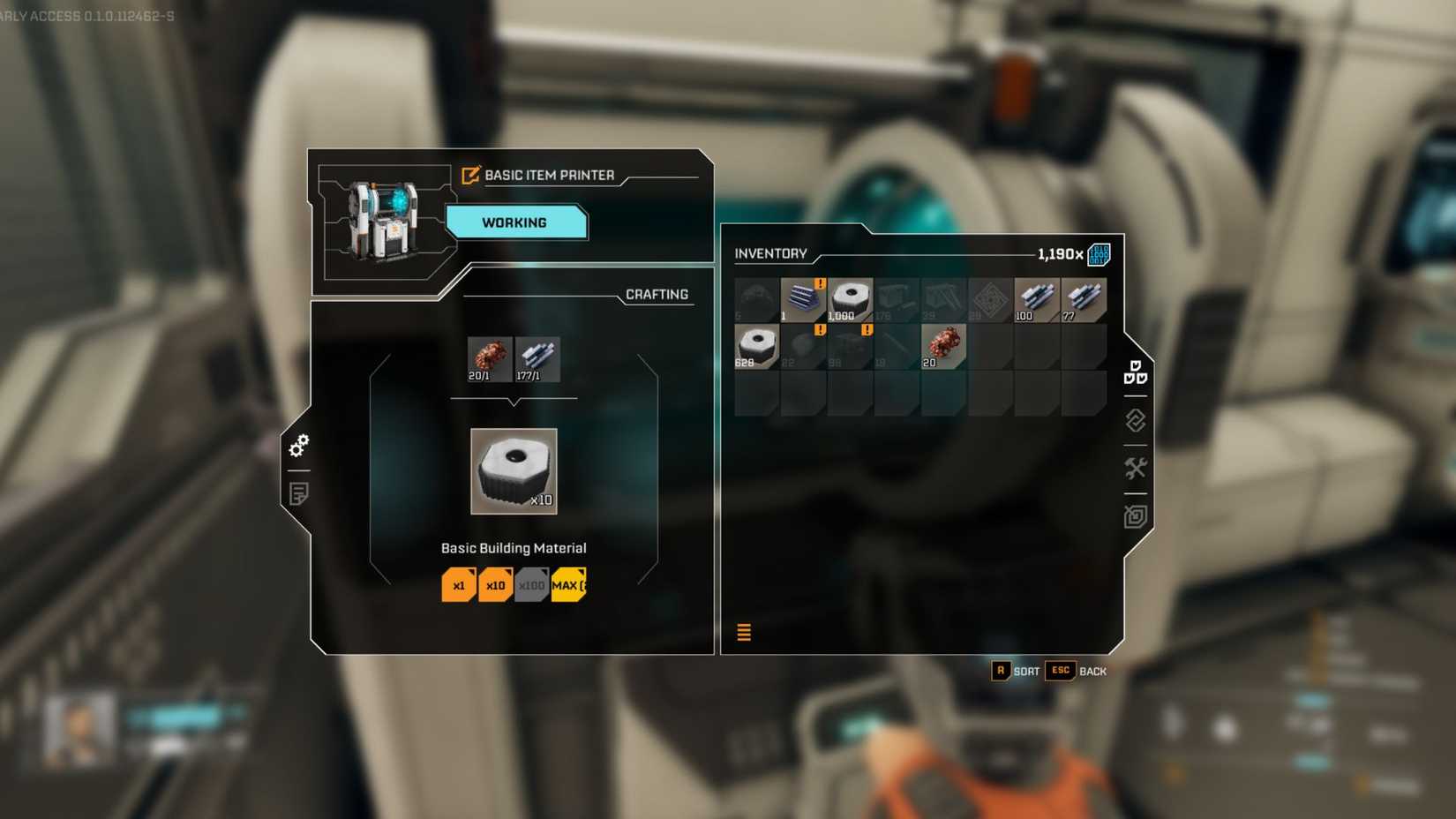Open the hamburger menu at inventory bottom

pyautogui.click(x=744, y=633)
